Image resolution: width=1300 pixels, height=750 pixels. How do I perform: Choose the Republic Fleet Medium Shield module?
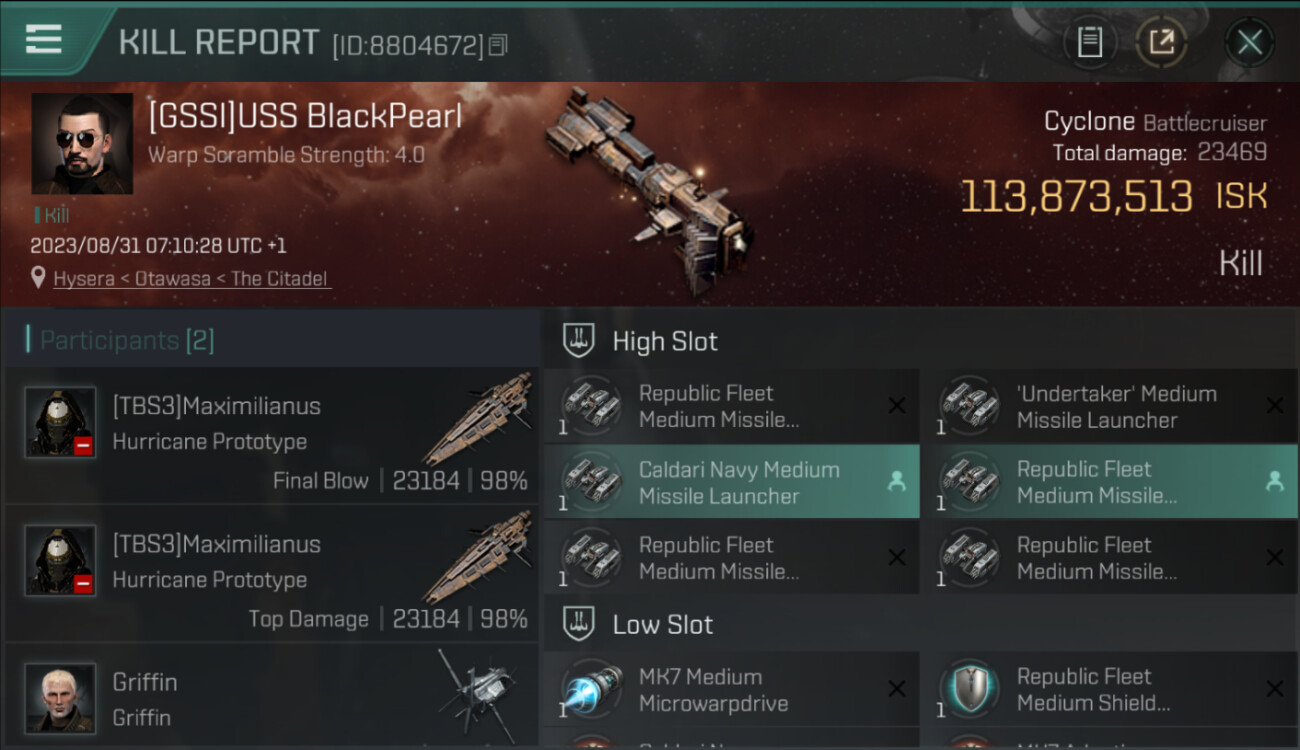(1110, 690)
